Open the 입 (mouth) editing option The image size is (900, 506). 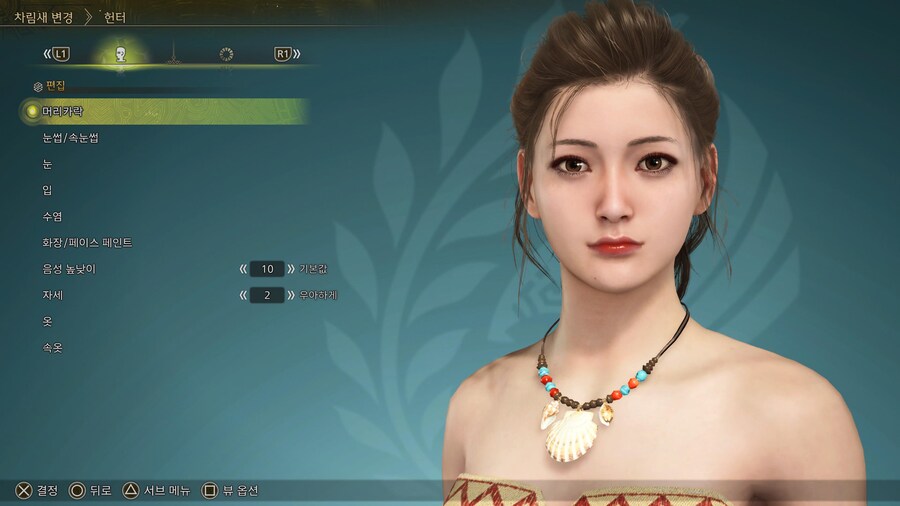pyautogui.click(x=48, y=190)
